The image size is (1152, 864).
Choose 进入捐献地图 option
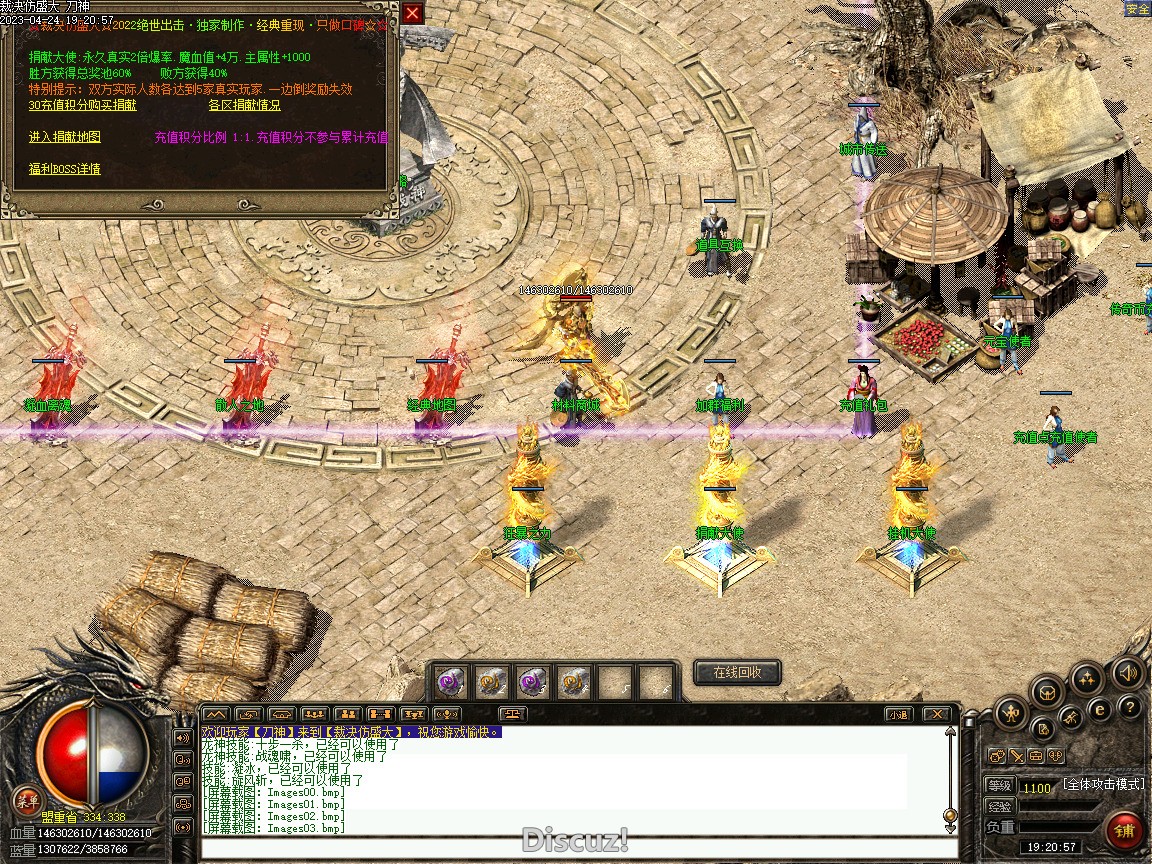(64, 137)
